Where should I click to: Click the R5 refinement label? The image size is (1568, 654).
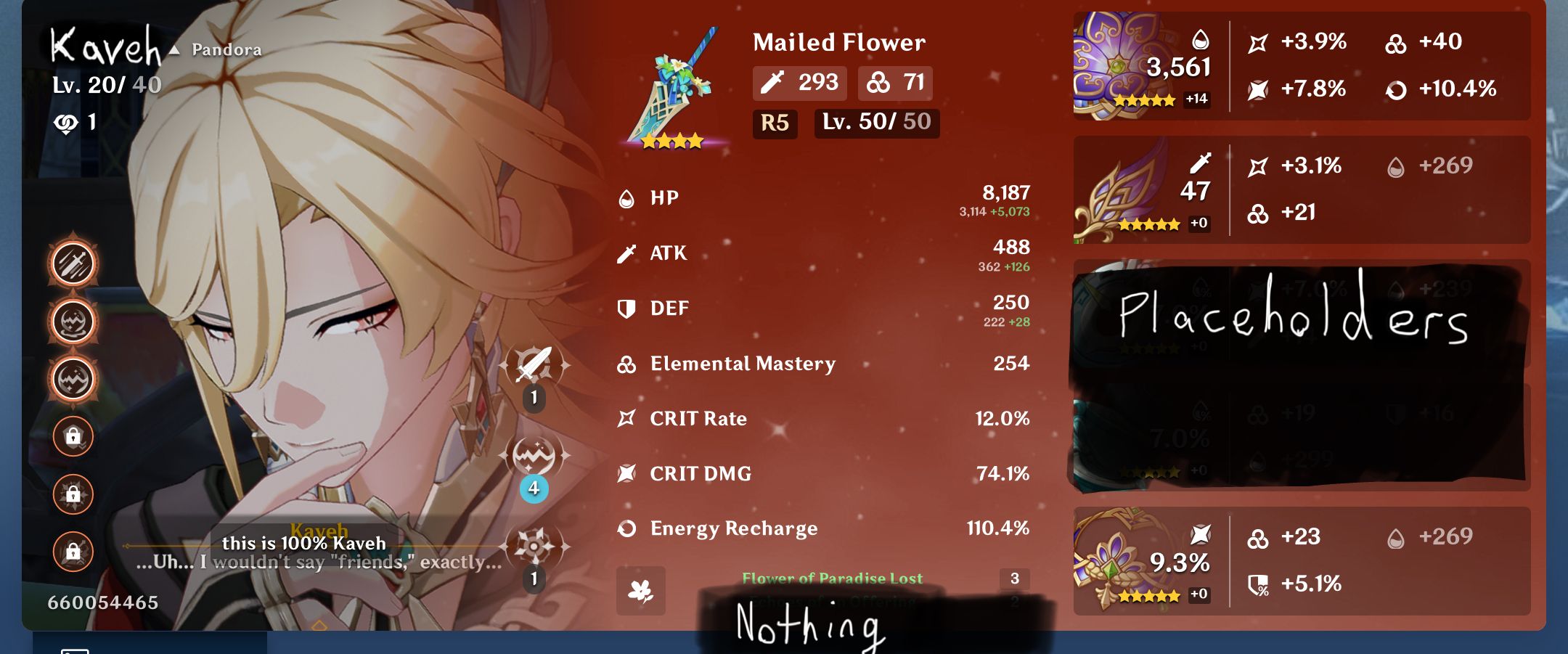(x=774, y=125)
